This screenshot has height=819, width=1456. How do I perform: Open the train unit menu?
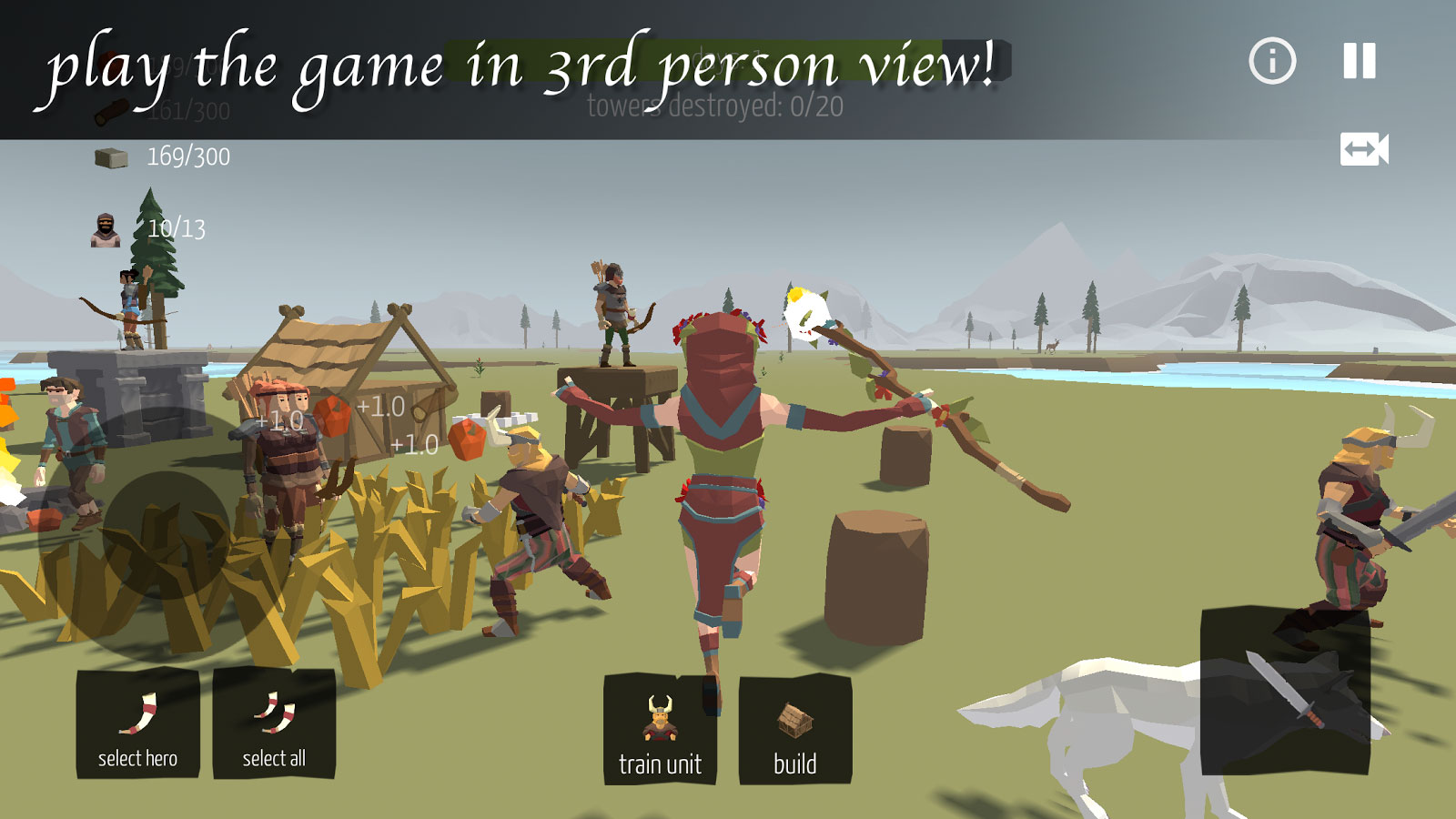tap(660, 729)
